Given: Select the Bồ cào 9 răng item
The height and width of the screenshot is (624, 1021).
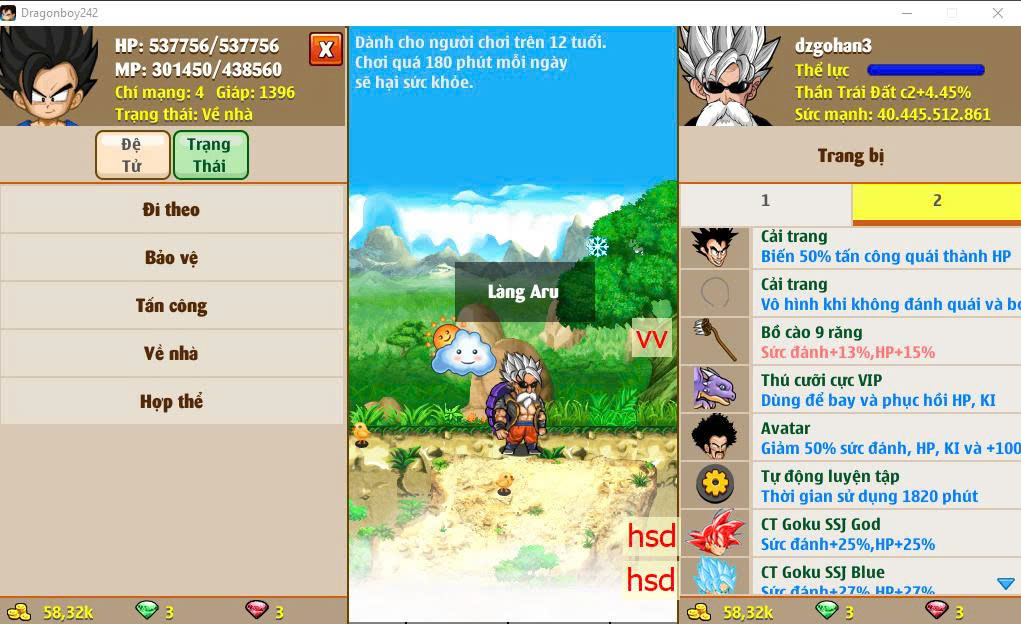Looking at the screenshot, I should [850, 342].
